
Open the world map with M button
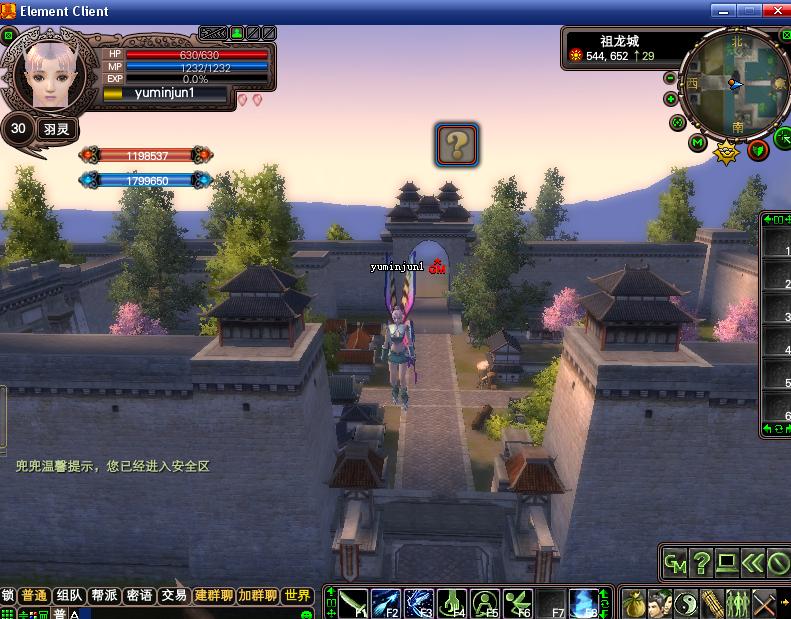(699, 143)
